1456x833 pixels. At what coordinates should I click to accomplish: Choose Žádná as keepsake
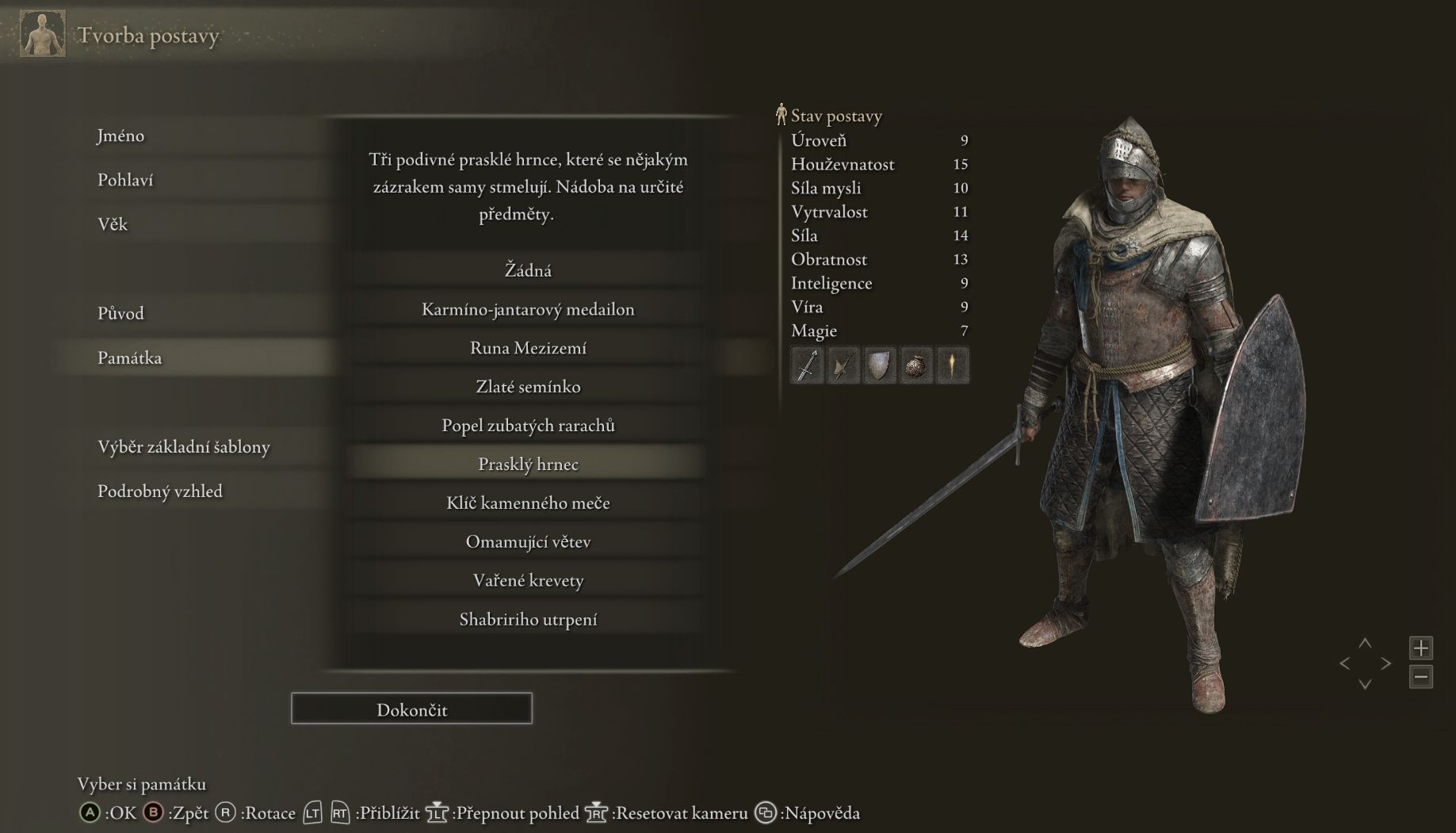pos(528,270)
